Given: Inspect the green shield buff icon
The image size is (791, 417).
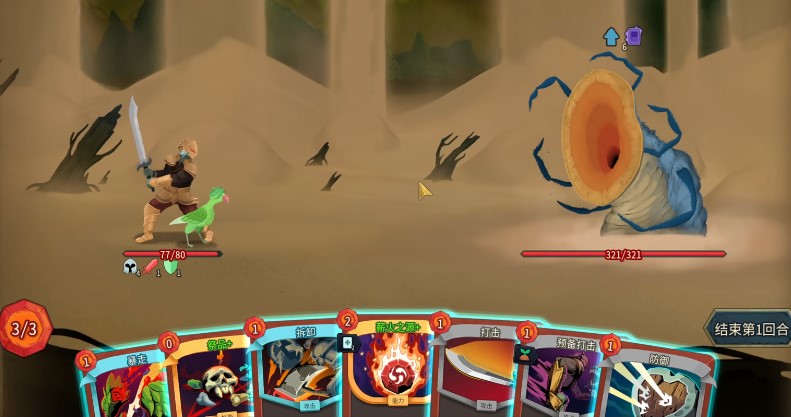Looking at the screenshot, I should (171, 267).
